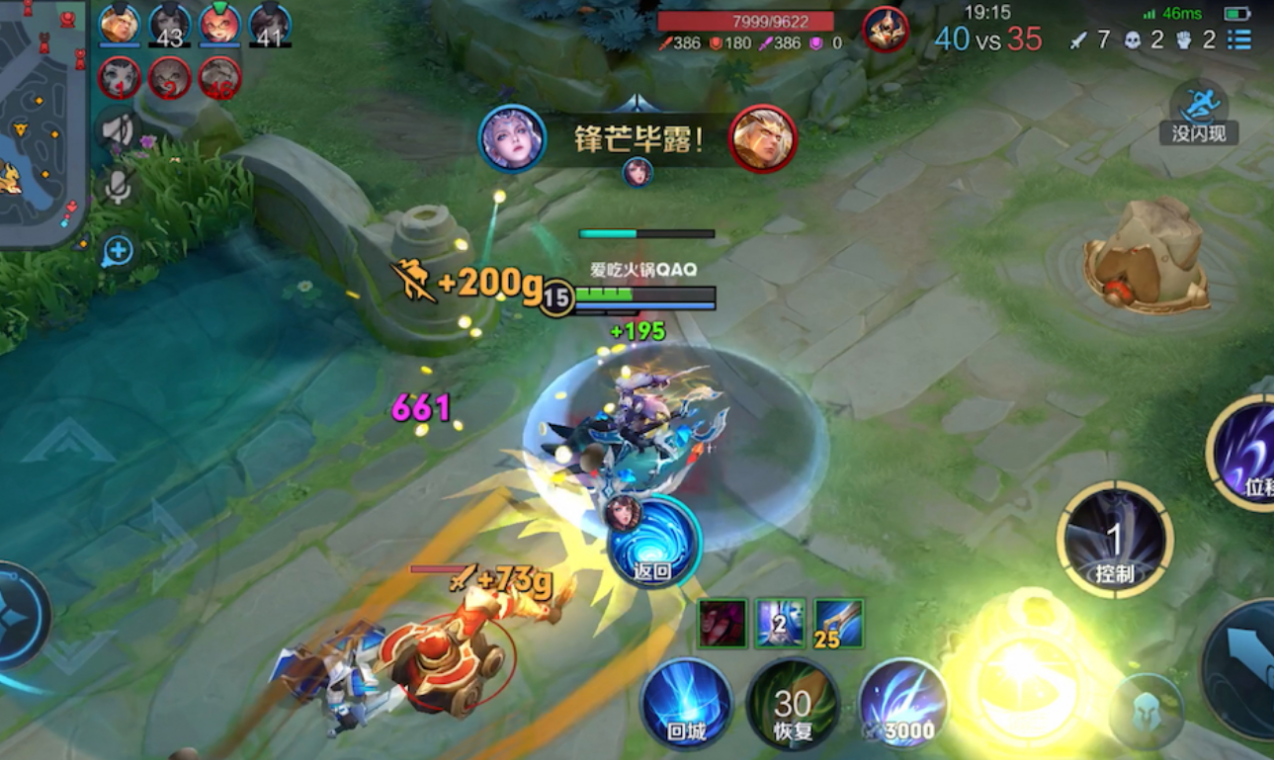The image size is (1274, 760).
Task: Activate the 控制 control skill
Action: click(x=1114, y=541)
